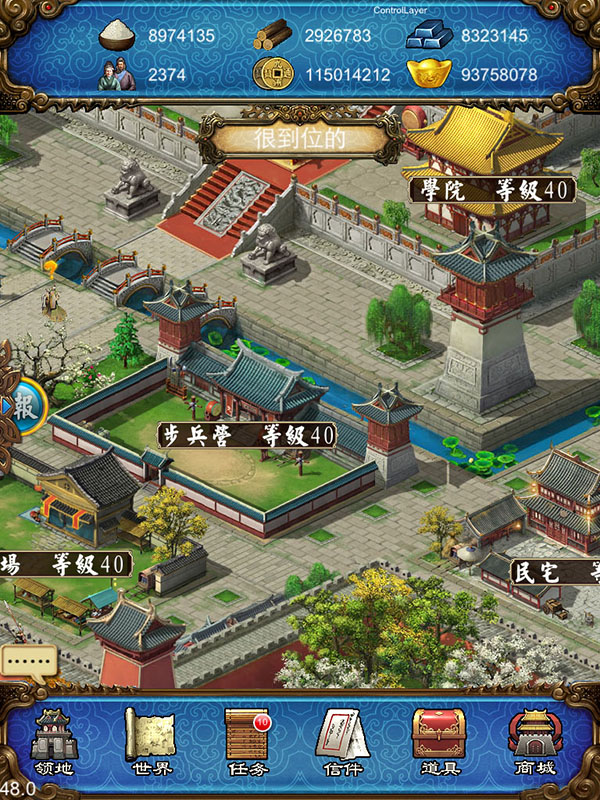This screenshot has height=800, width=600.
Task: Open the 報 report side button
Action: (x=22, y=405)
